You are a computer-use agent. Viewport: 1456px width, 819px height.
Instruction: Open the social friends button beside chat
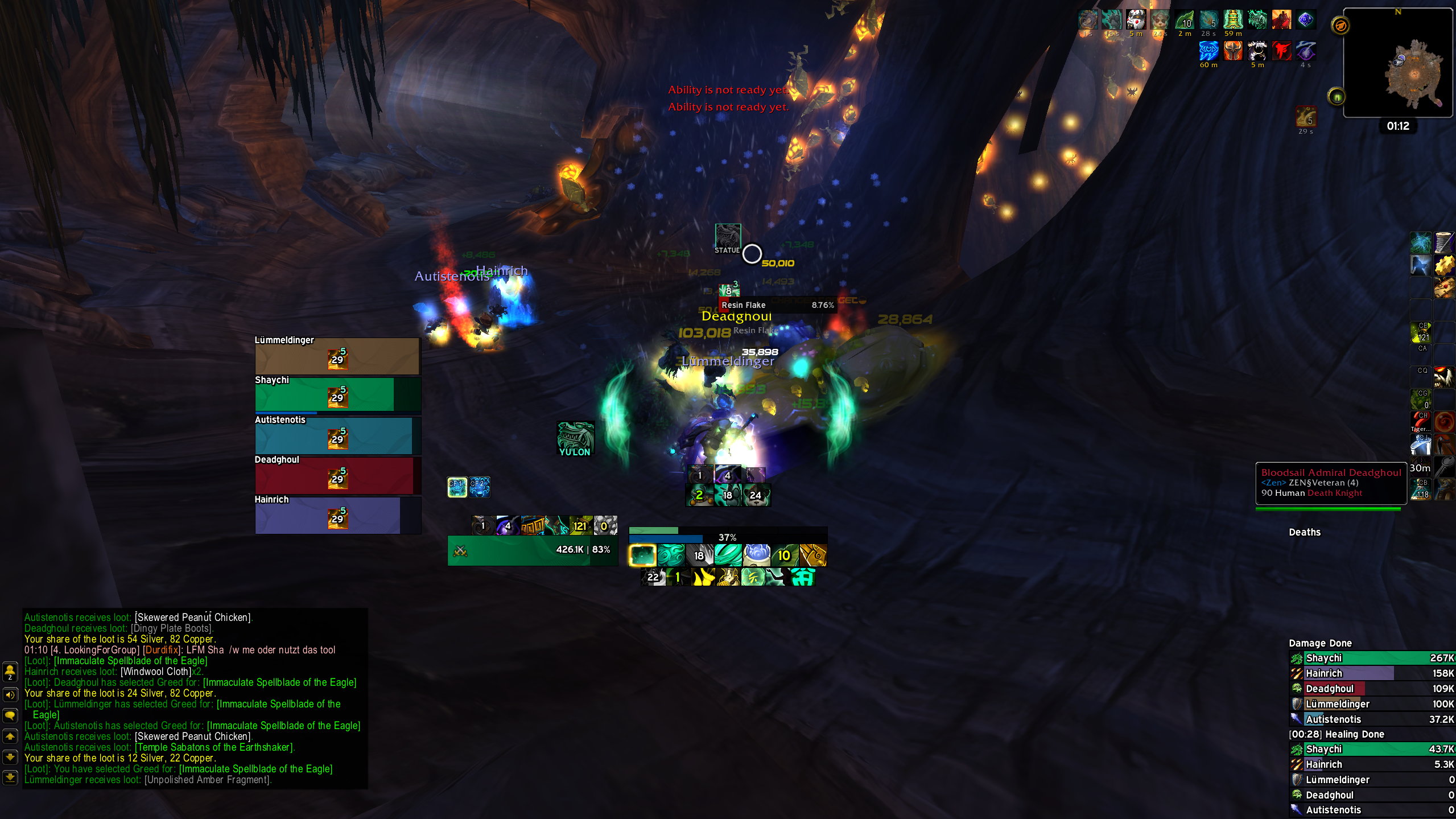tap(10, 672)
